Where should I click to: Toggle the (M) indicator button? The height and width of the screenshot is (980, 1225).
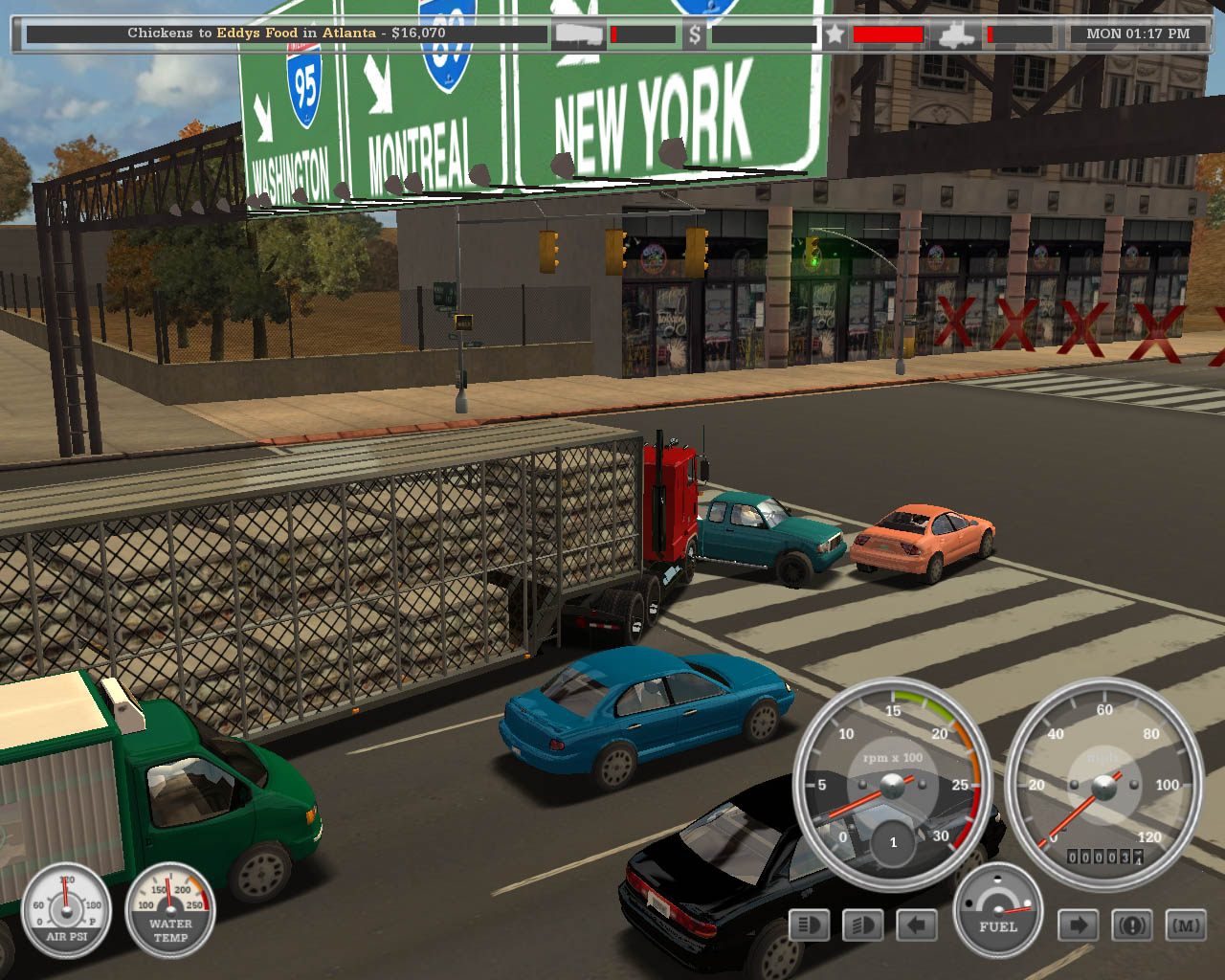coord(1186,925)
